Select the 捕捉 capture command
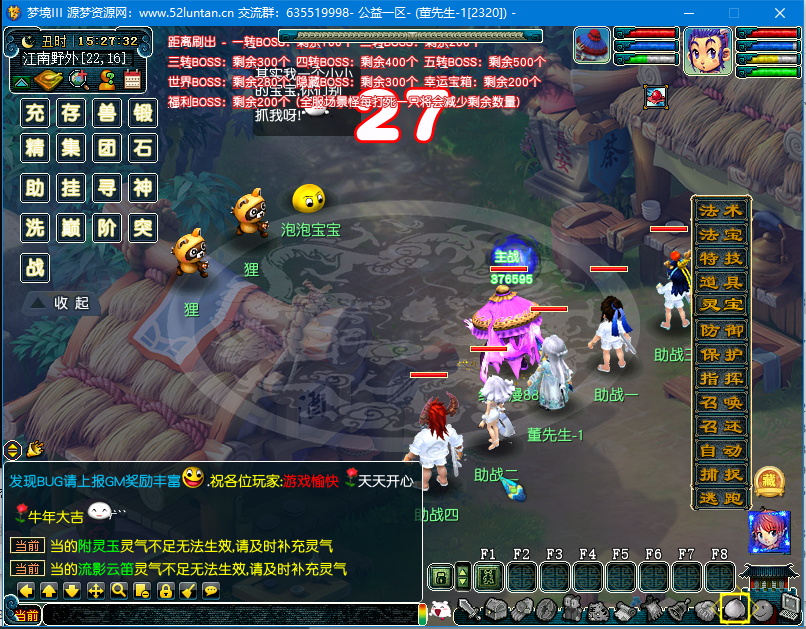Screen dimensions: 806x629 pyautogui.click(x=721, y=474)
